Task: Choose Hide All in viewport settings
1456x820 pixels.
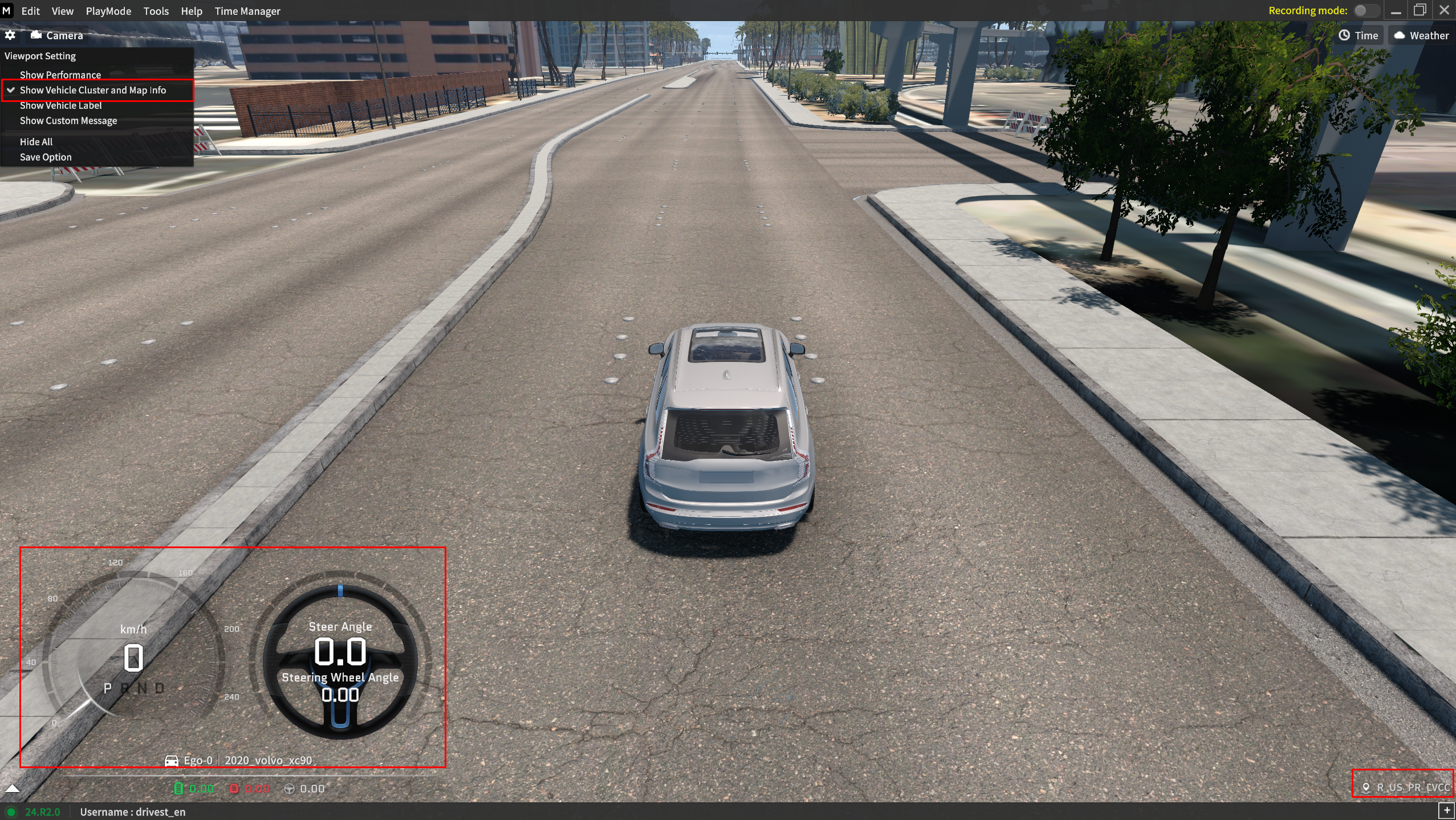Action: [x=36, y=142]
